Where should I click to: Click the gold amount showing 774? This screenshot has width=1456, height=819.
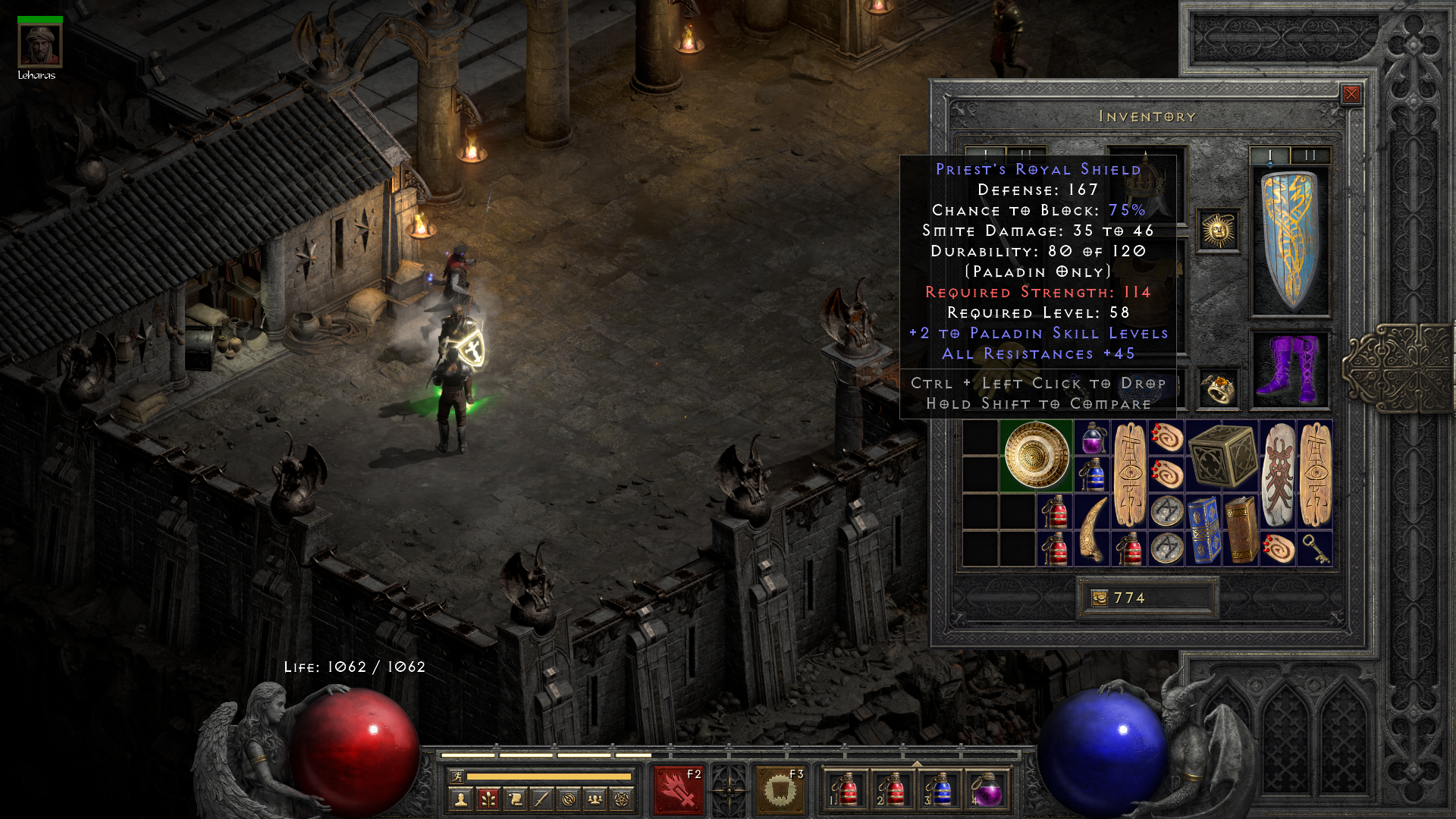click(x=1130, y=598)
